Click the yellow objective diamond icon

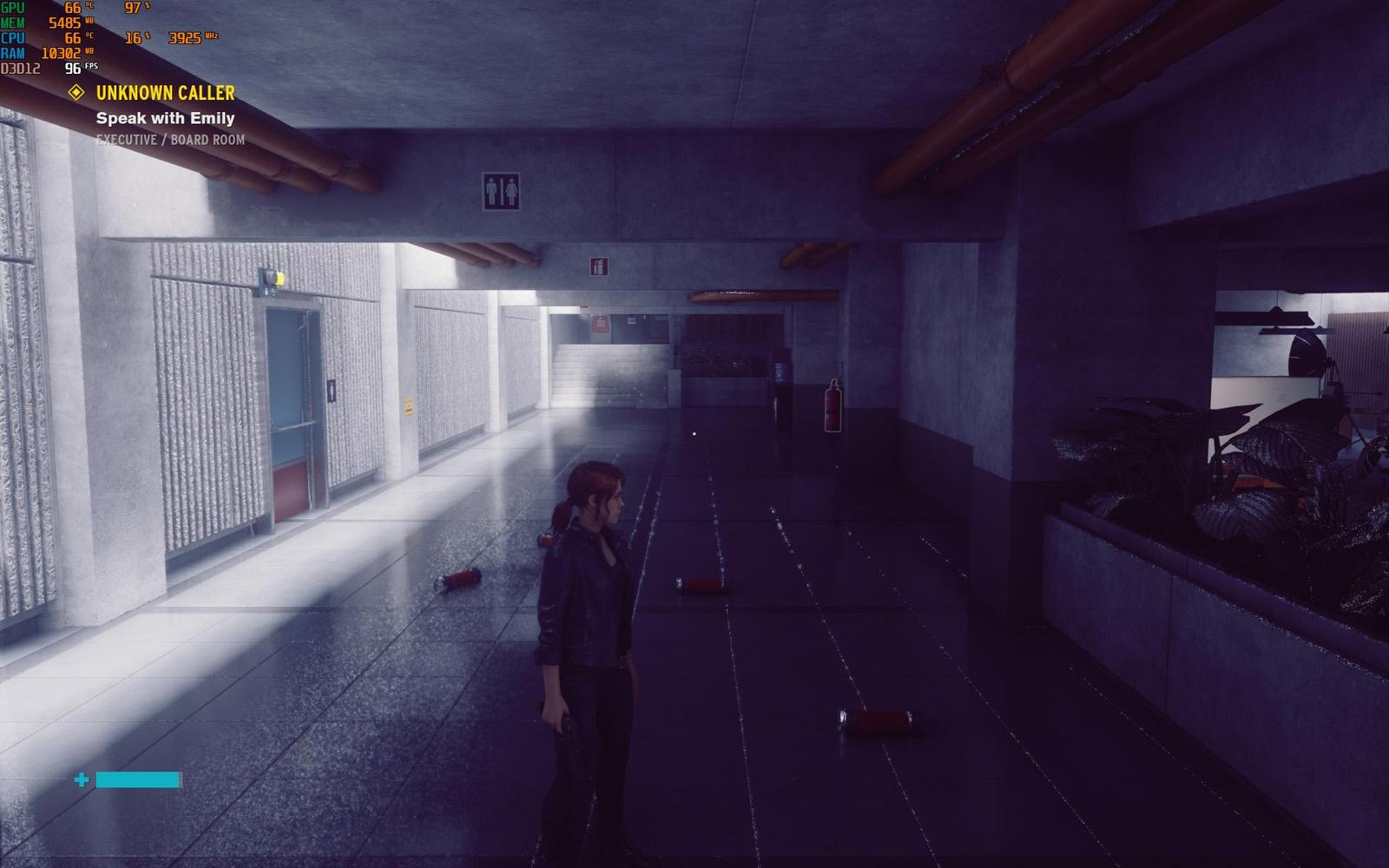click(76, 92)
